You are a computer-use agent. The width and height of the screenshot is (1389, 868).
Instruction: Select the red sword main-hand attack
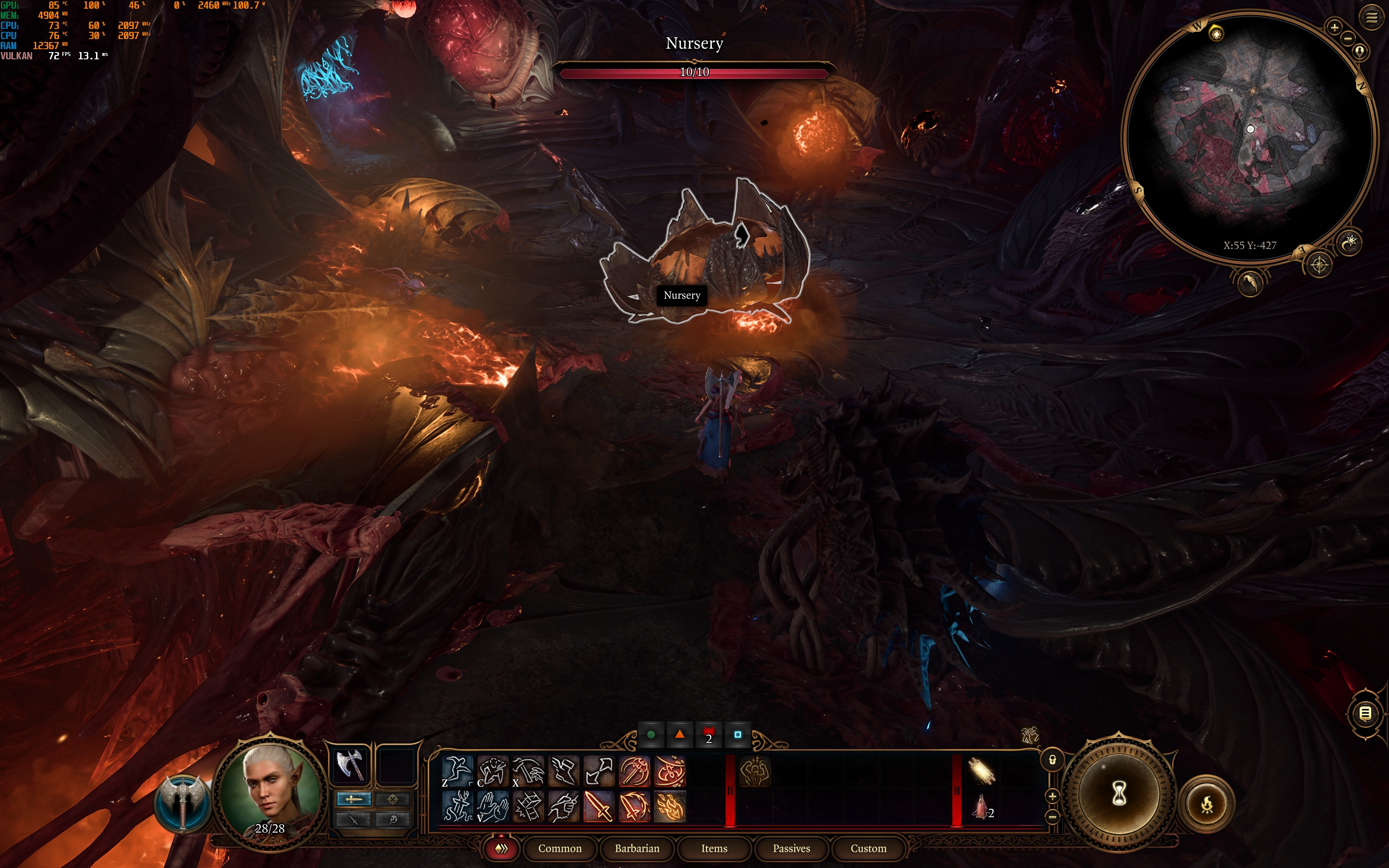tap(599, 806)
